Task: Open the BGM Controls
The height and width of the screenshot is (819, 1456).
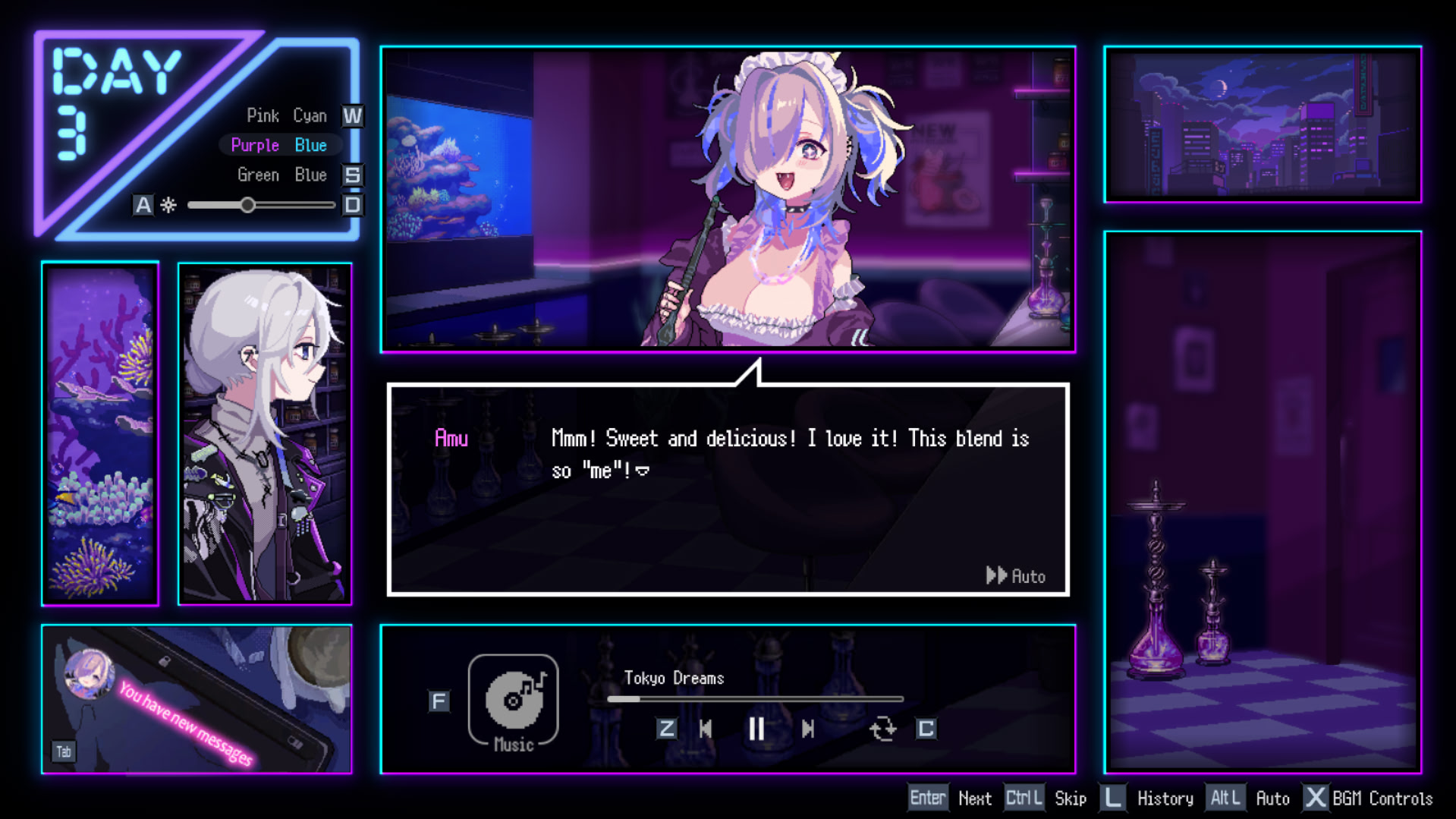Action: 1382,799
